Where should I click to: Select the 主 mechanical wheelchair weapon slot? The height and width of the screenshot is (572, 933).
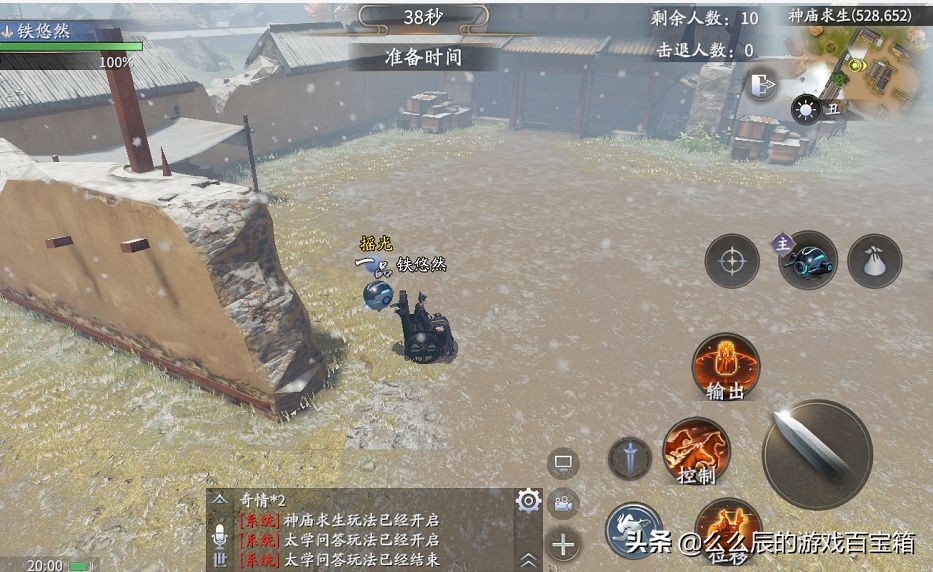pyautogui.click(x=807, y=260)
